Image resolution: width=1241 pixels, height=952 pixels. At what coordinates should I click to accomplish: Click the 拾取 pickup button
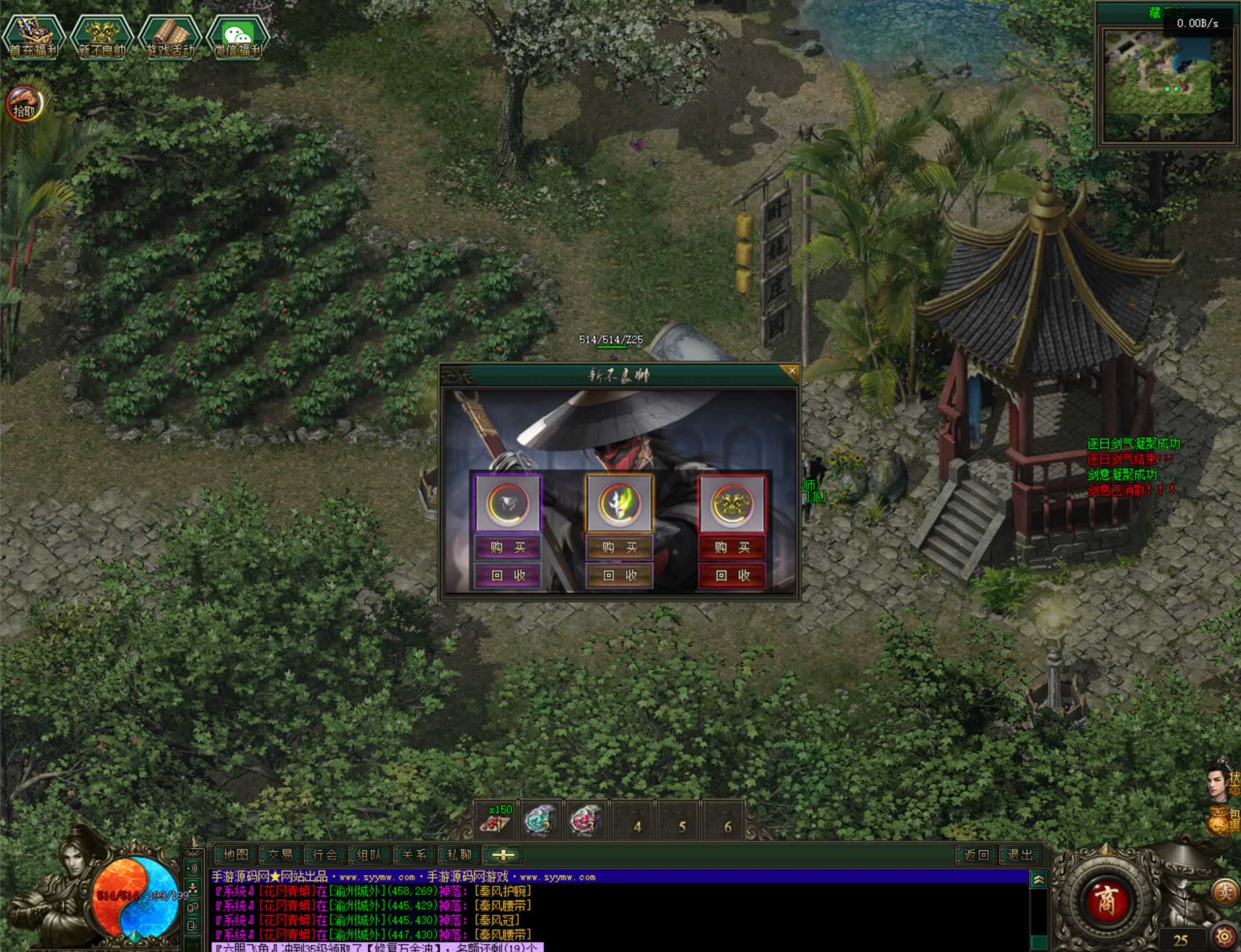[x=25, y=105]
